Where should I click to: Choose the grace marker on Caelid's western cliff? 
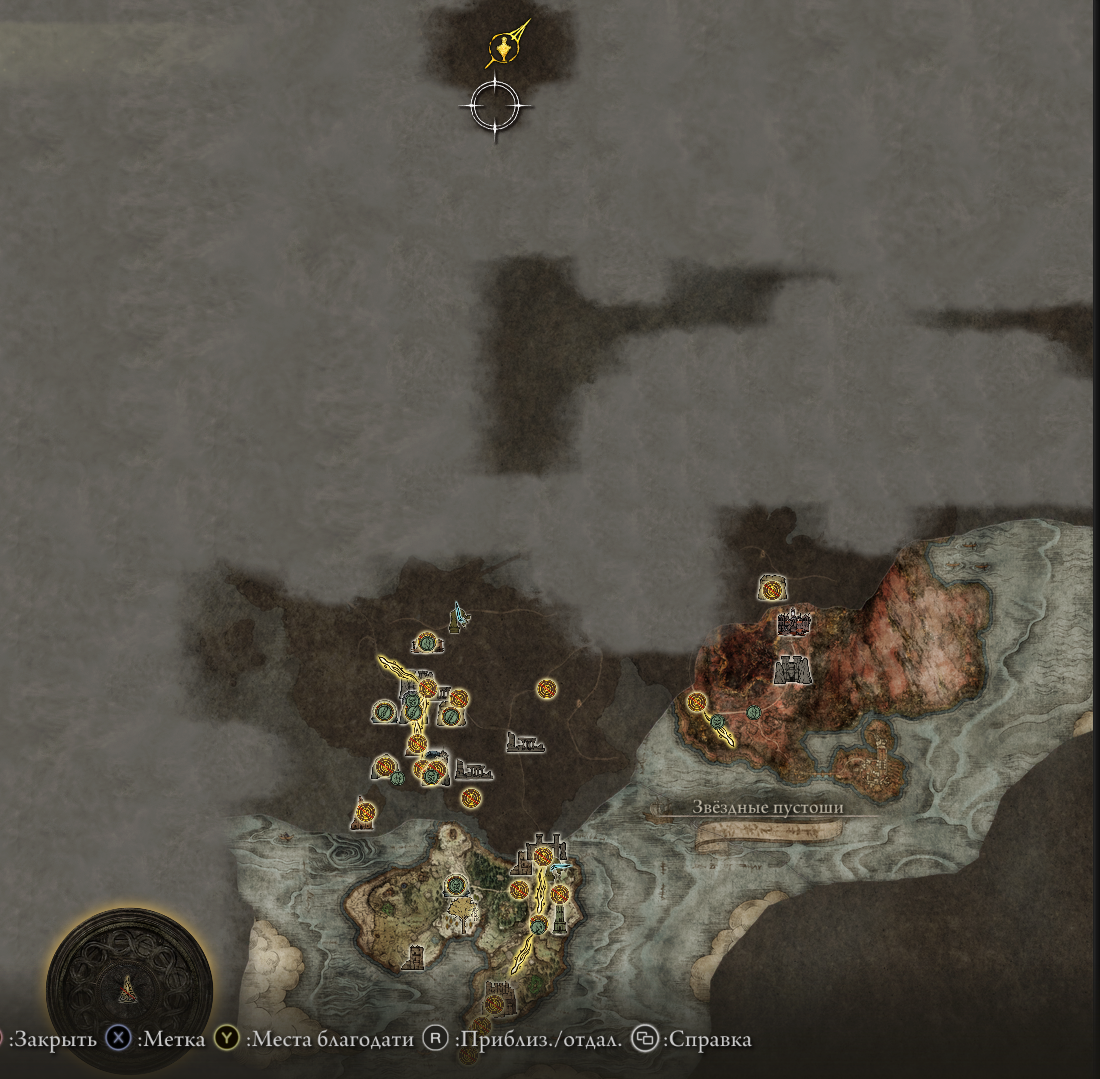(697, 702)
